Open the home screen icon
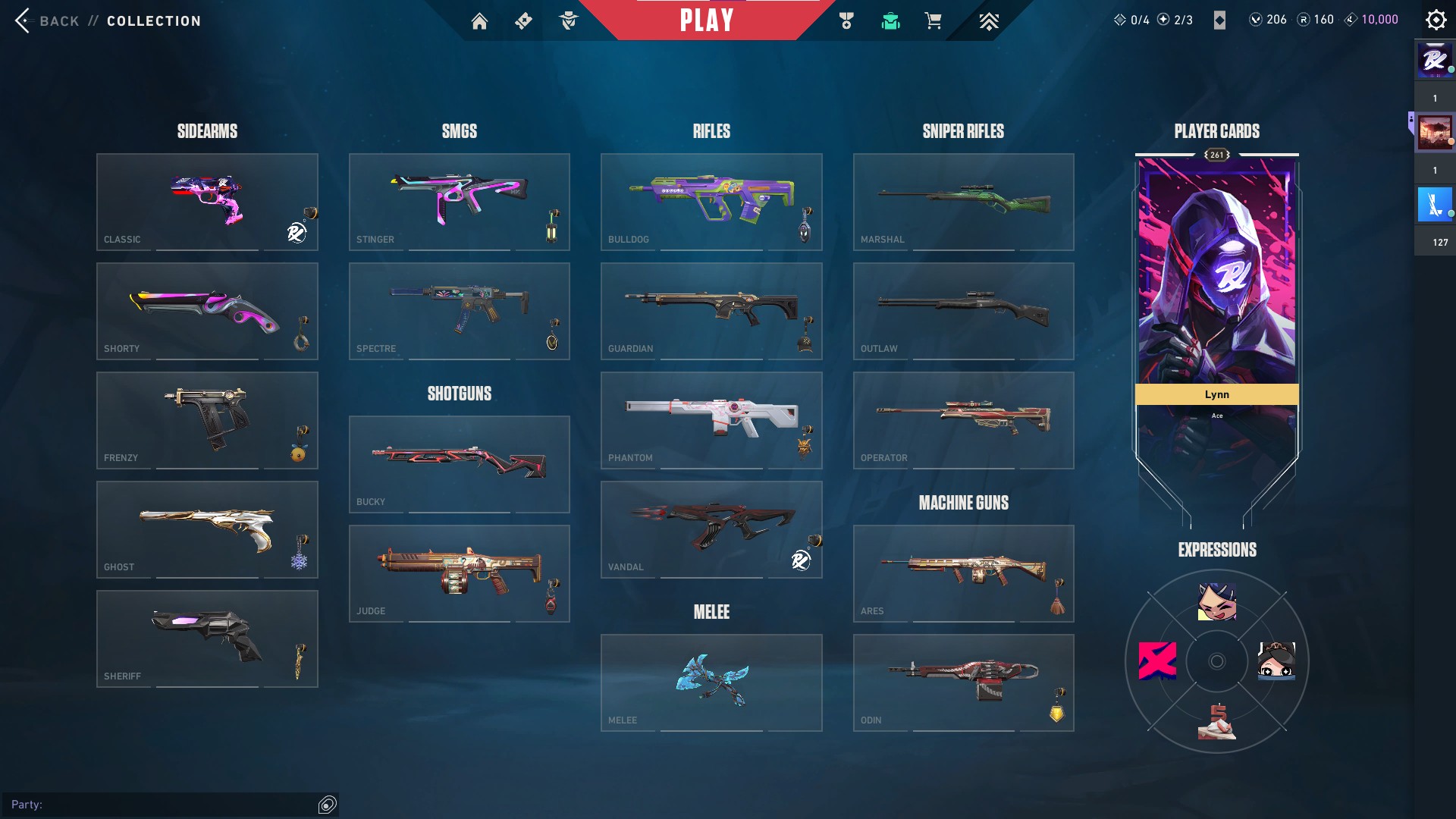Image resolution: width=1456 pixels, height=819 pixels. click(x=479, y=21)
